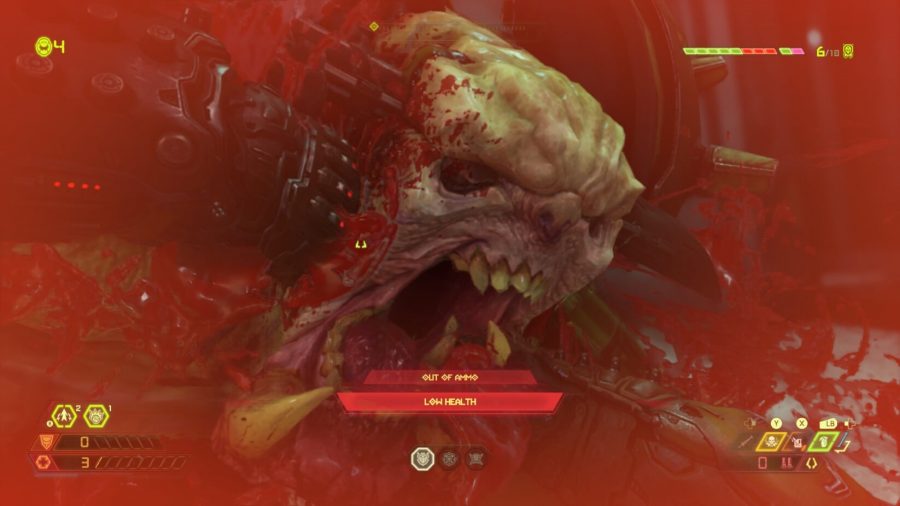The image size is (900, 506).
Task: Select the highlighted demon face octagon icon
Action: pos(423,458)
